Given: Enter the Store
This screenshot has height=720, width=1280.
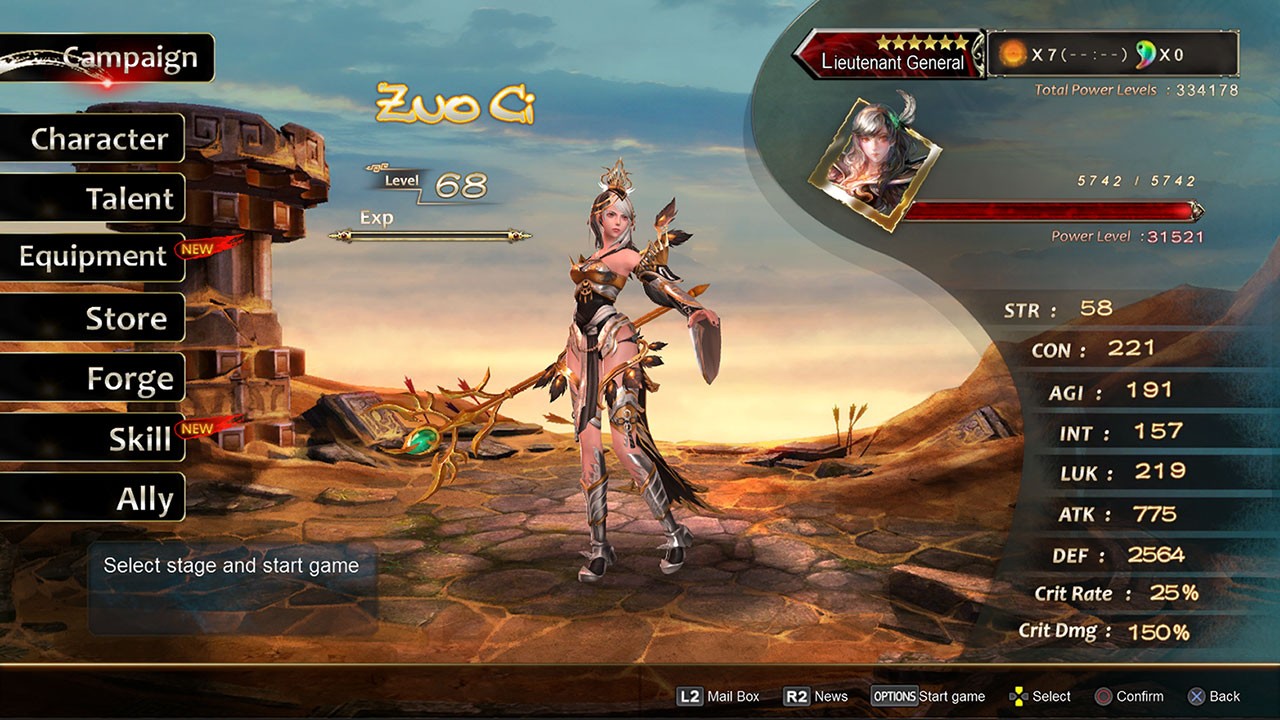Looking at the screenshot, I should pos(125,318).
